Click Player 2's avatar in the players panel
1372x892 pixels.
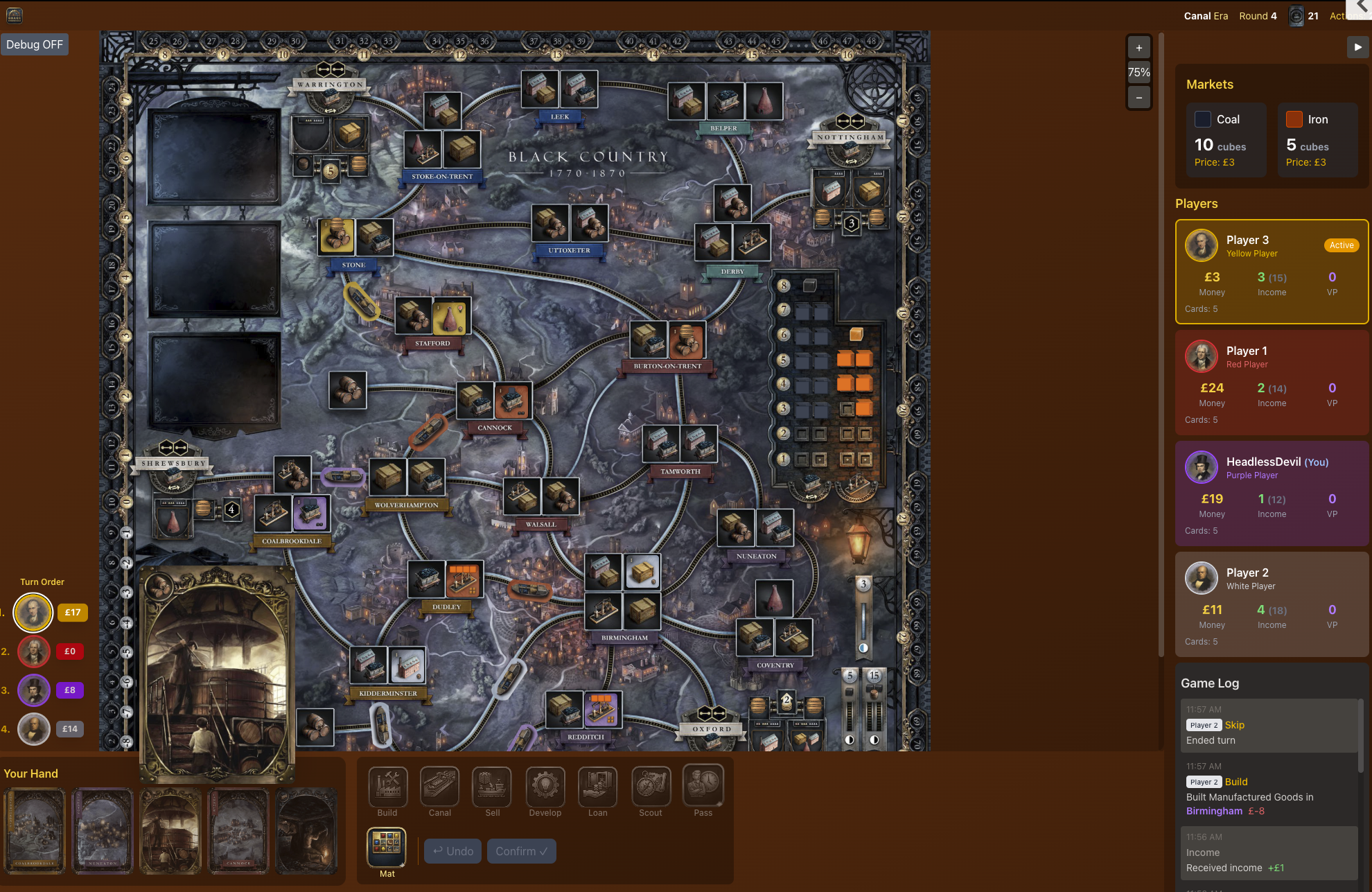[x=1202, y=577]
